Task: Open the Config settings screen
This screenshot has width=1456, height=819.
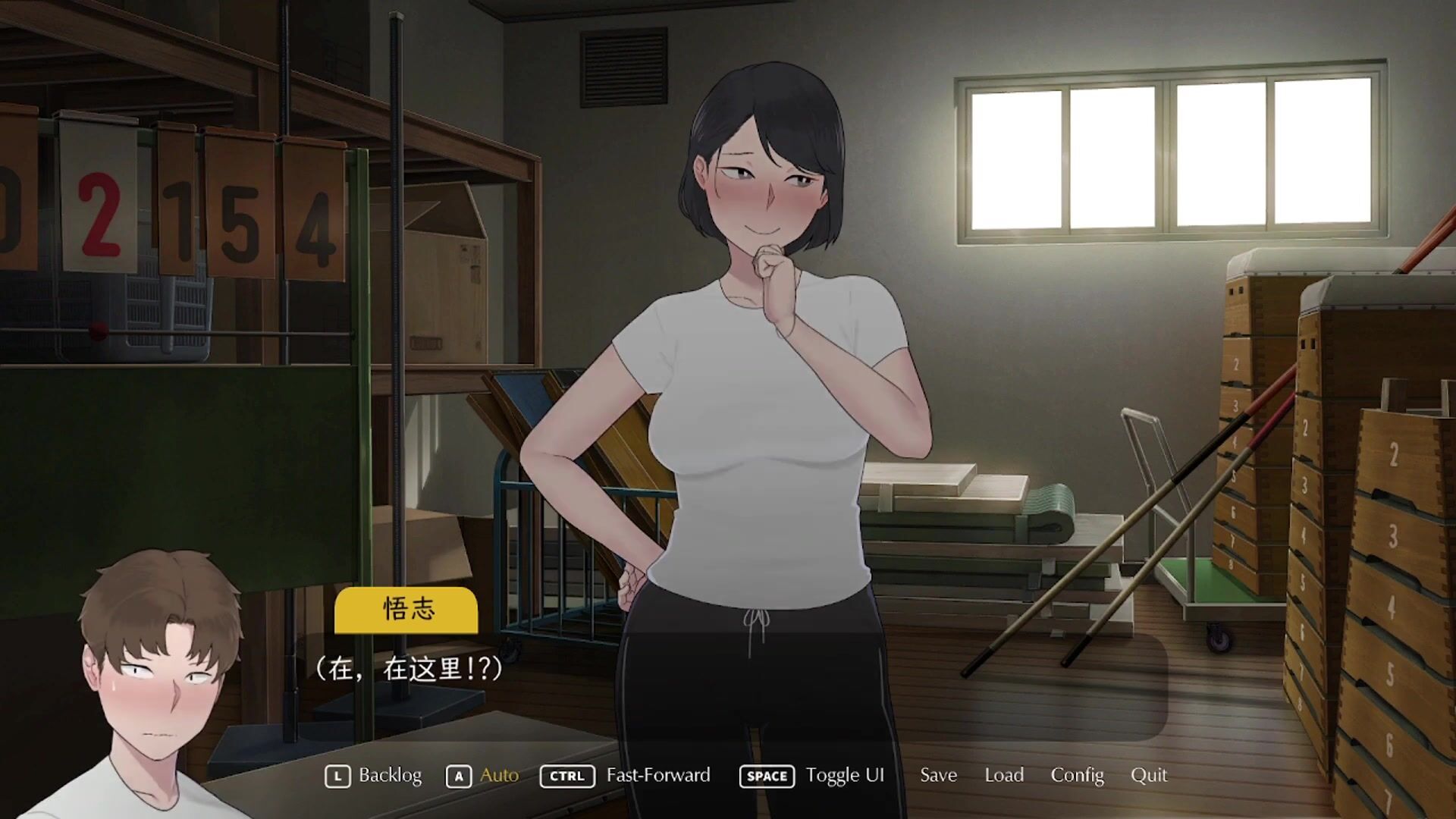Action: [1077, 775]
